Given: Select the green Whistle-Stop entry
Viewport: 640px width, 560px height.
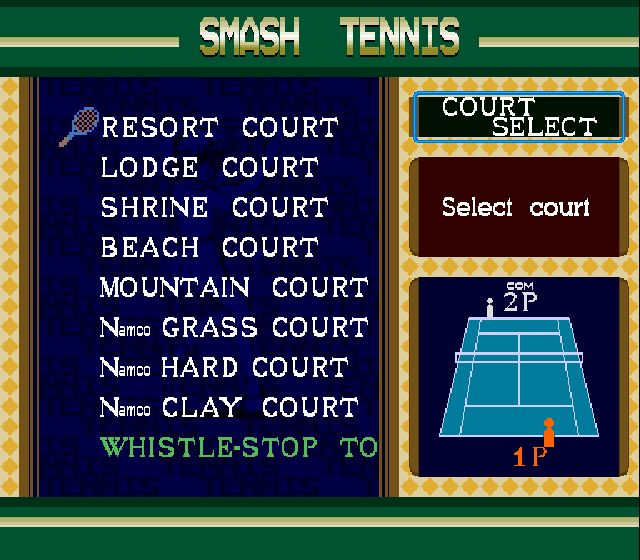Looking at the screenshot, I should (x=239, y=447).
